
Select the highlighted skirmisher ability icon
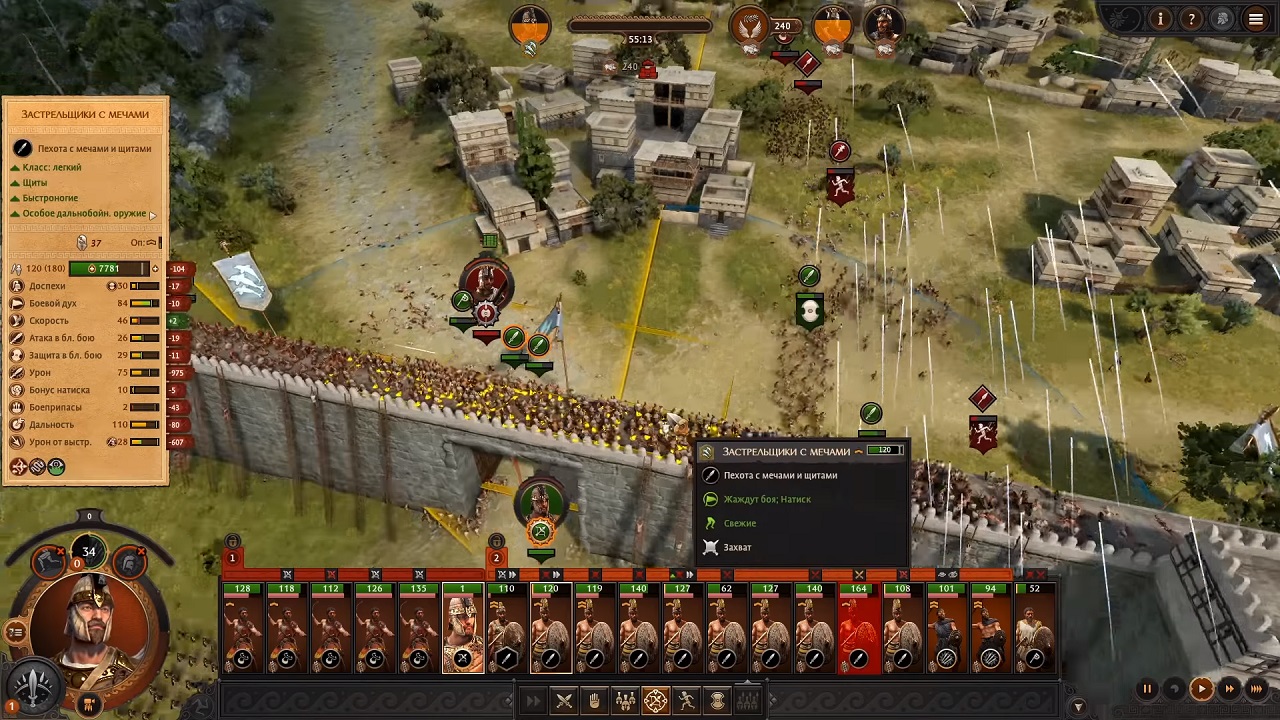[x=655, y=700]
